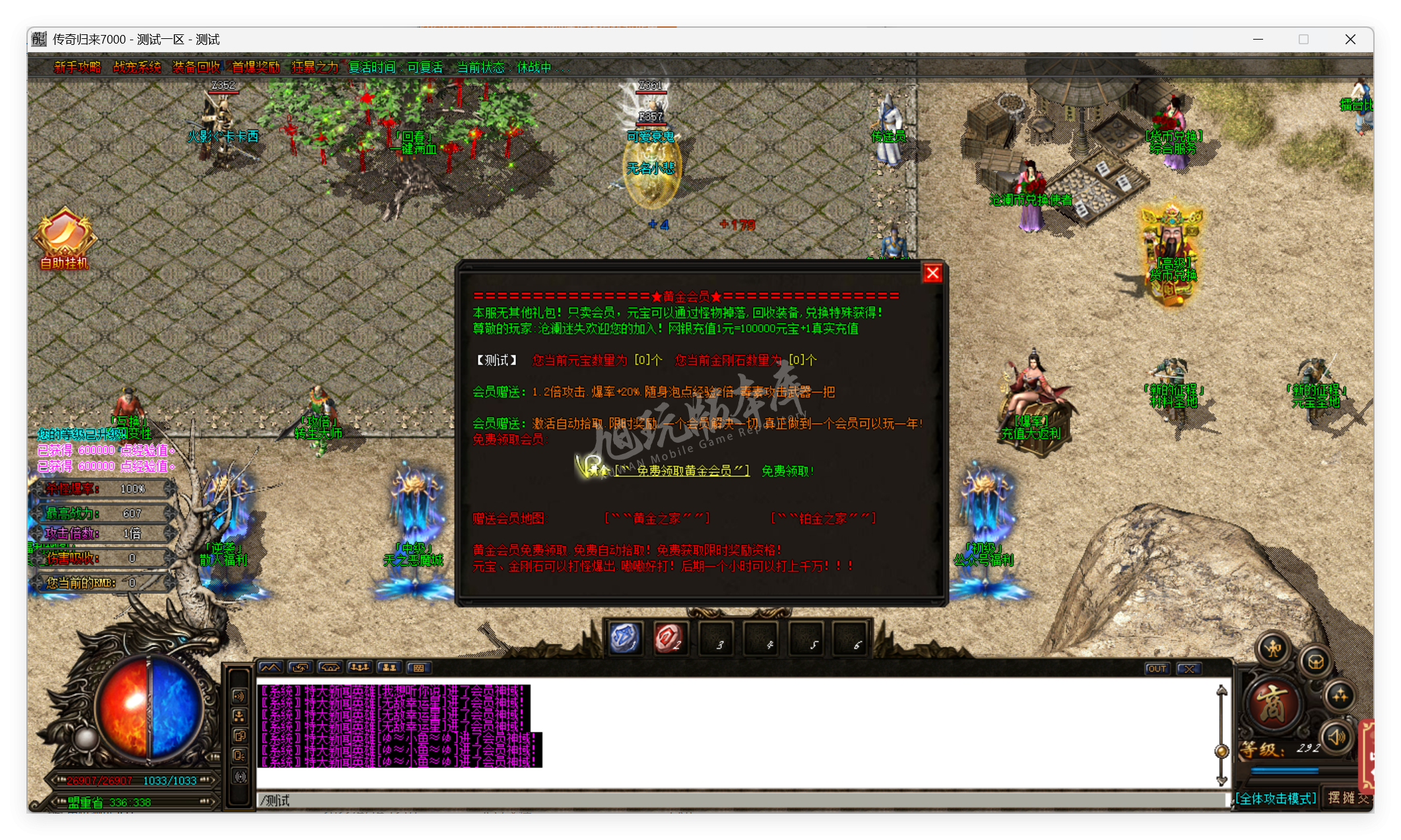Click OUT to pop out the chat panel
The width and height of the screenshot is (1401, 840).
(x=1157, y=668)
